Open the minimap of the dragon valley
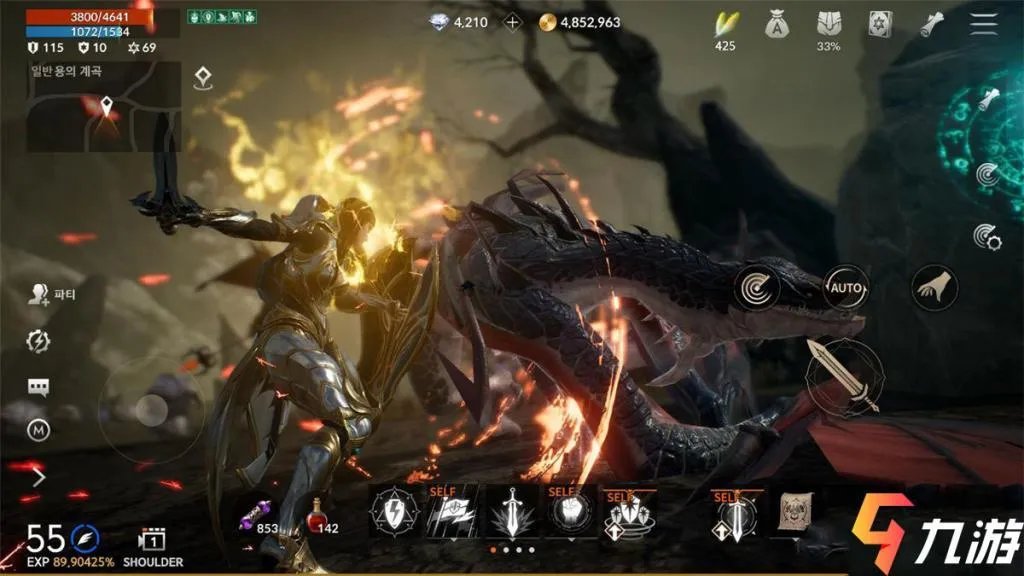1024x576 pixels. (103, 107)
